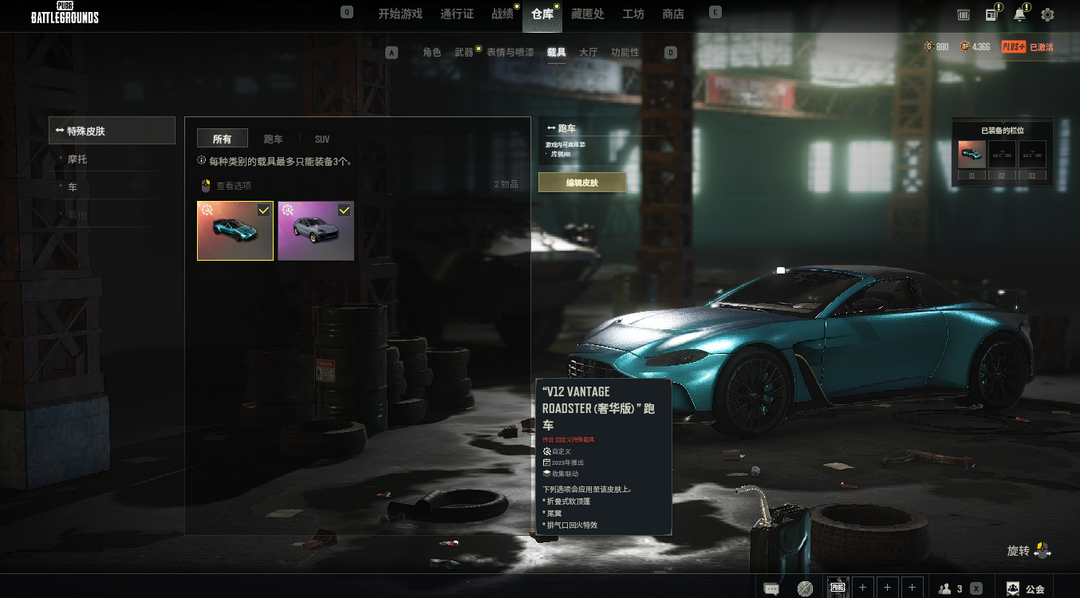Switch to the 藏匿处 hideout page
This screenshot has width=1080, height=598.
tap(588, 14)
